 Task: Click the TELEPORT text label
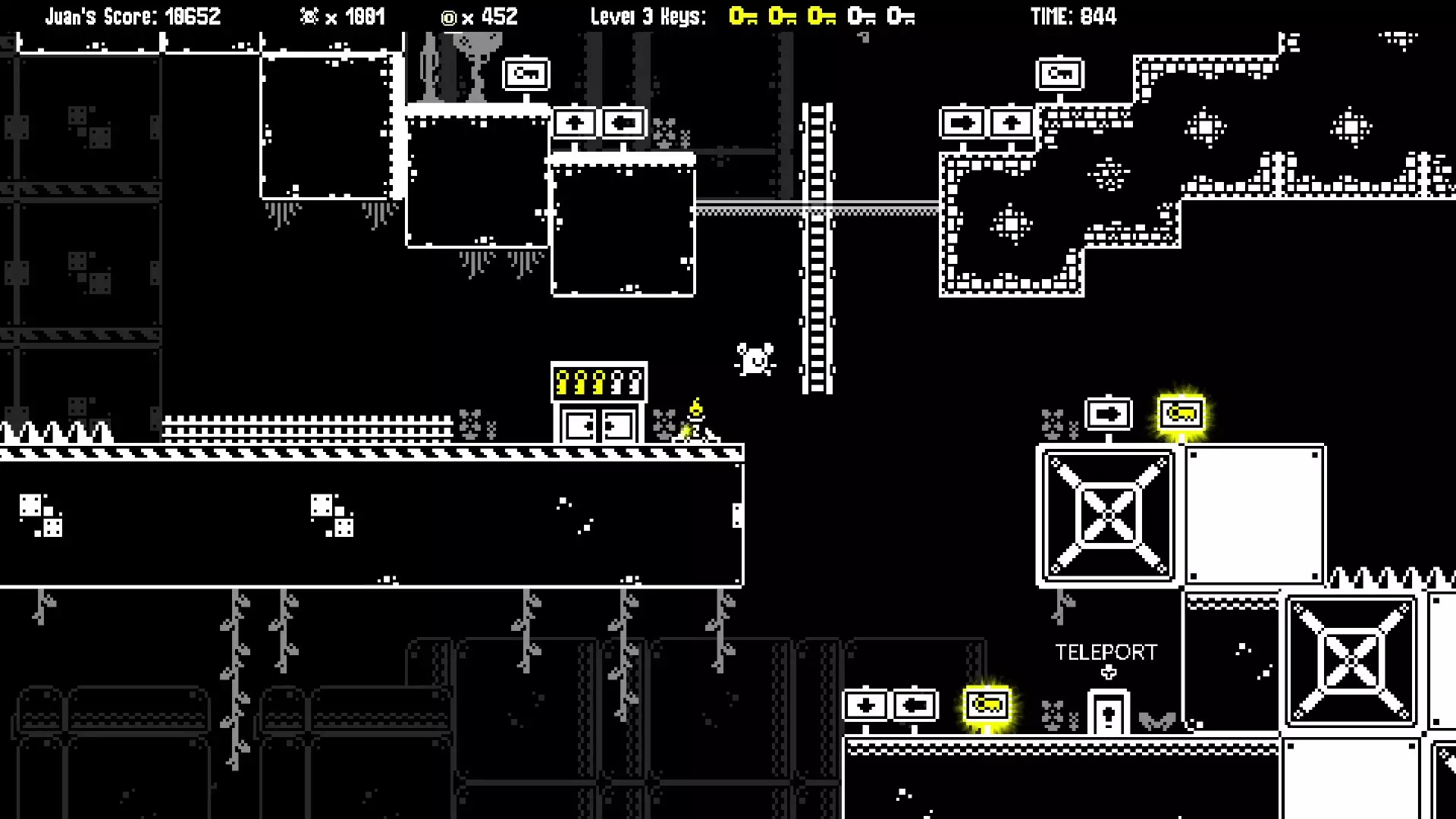(x=1106, y=651)
